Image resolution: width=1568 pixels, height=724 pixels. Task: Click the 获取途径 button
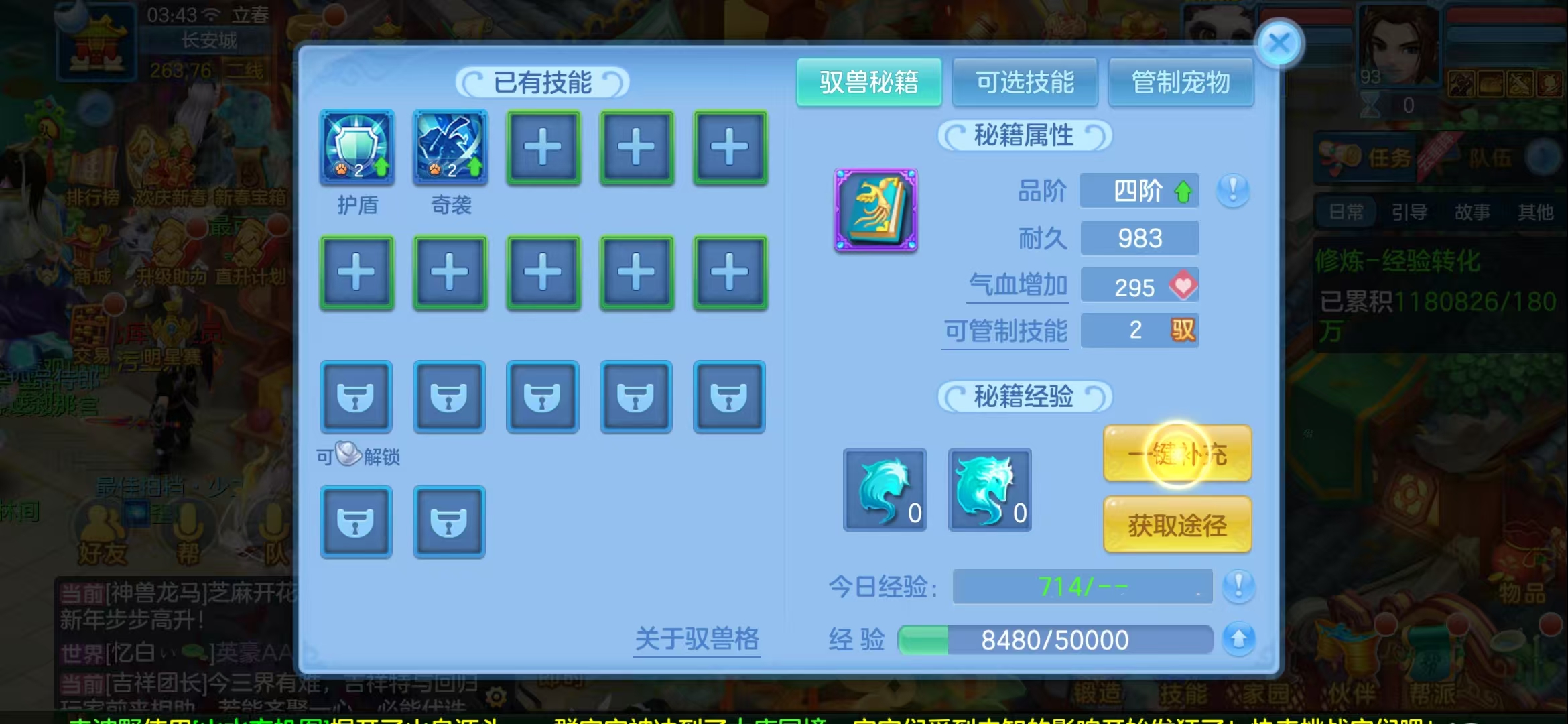tap(1177, 526)
